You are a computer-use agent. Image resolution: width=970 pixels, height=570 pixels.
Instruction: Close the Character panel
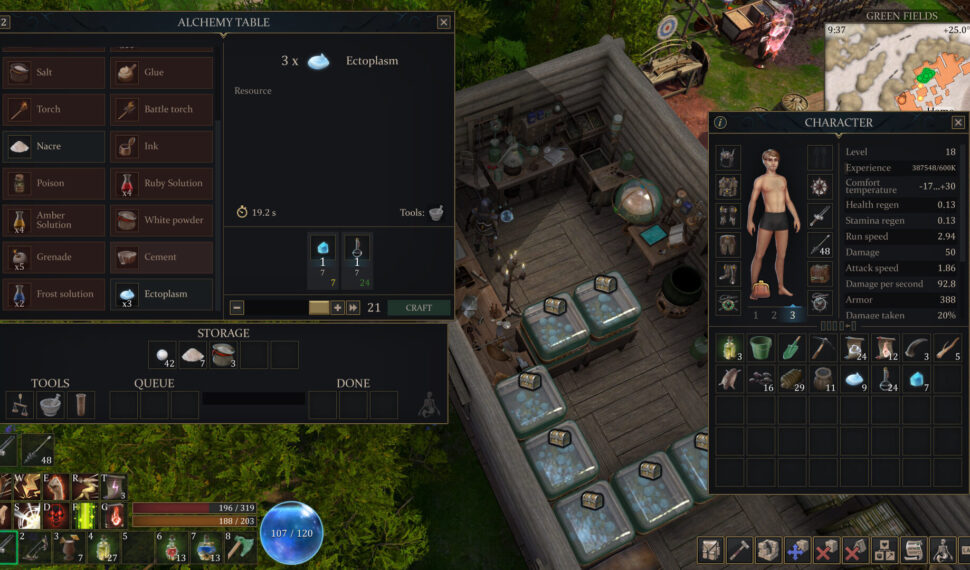tap(958, 122)
